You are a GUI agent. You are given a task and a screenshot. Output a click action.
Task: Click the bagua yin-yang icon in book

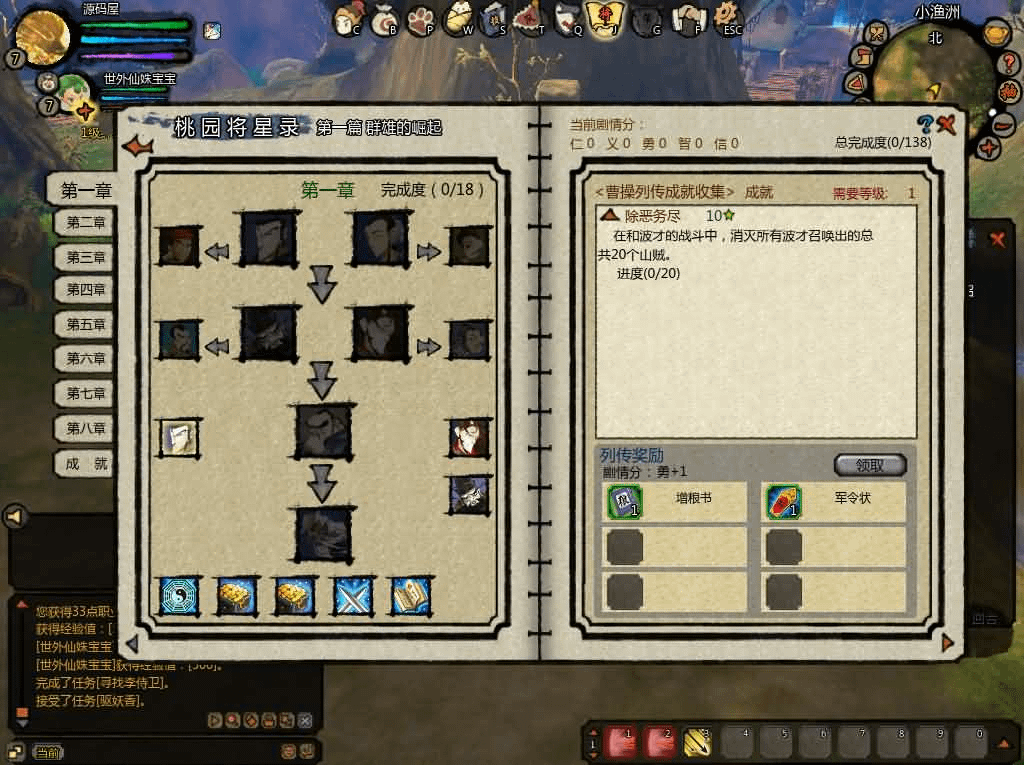pos(179,596)
